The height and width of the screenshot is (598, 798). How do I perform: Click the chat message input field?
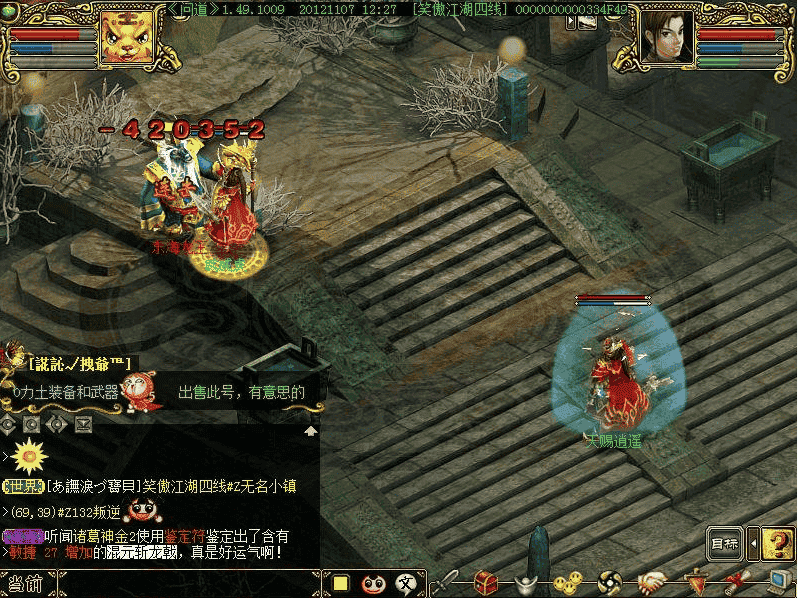[x=190, y=584]
